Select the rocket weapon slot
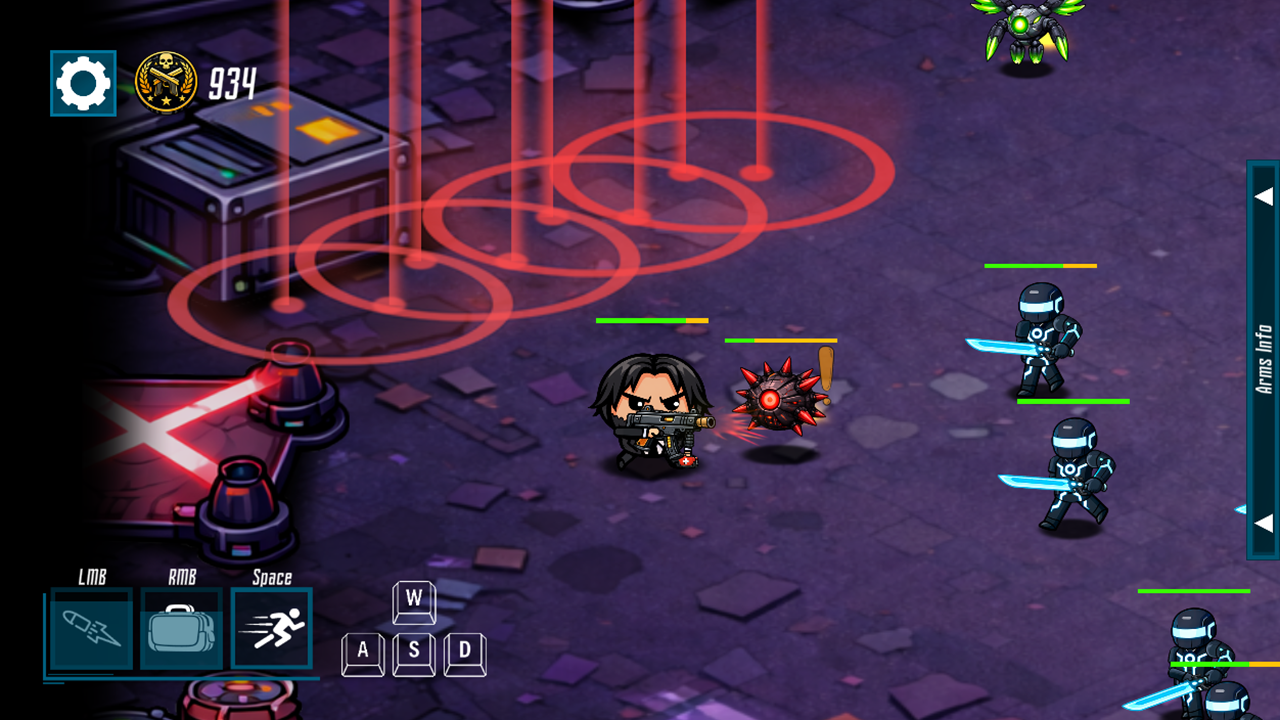1280x720 pixels. (91, 629)
